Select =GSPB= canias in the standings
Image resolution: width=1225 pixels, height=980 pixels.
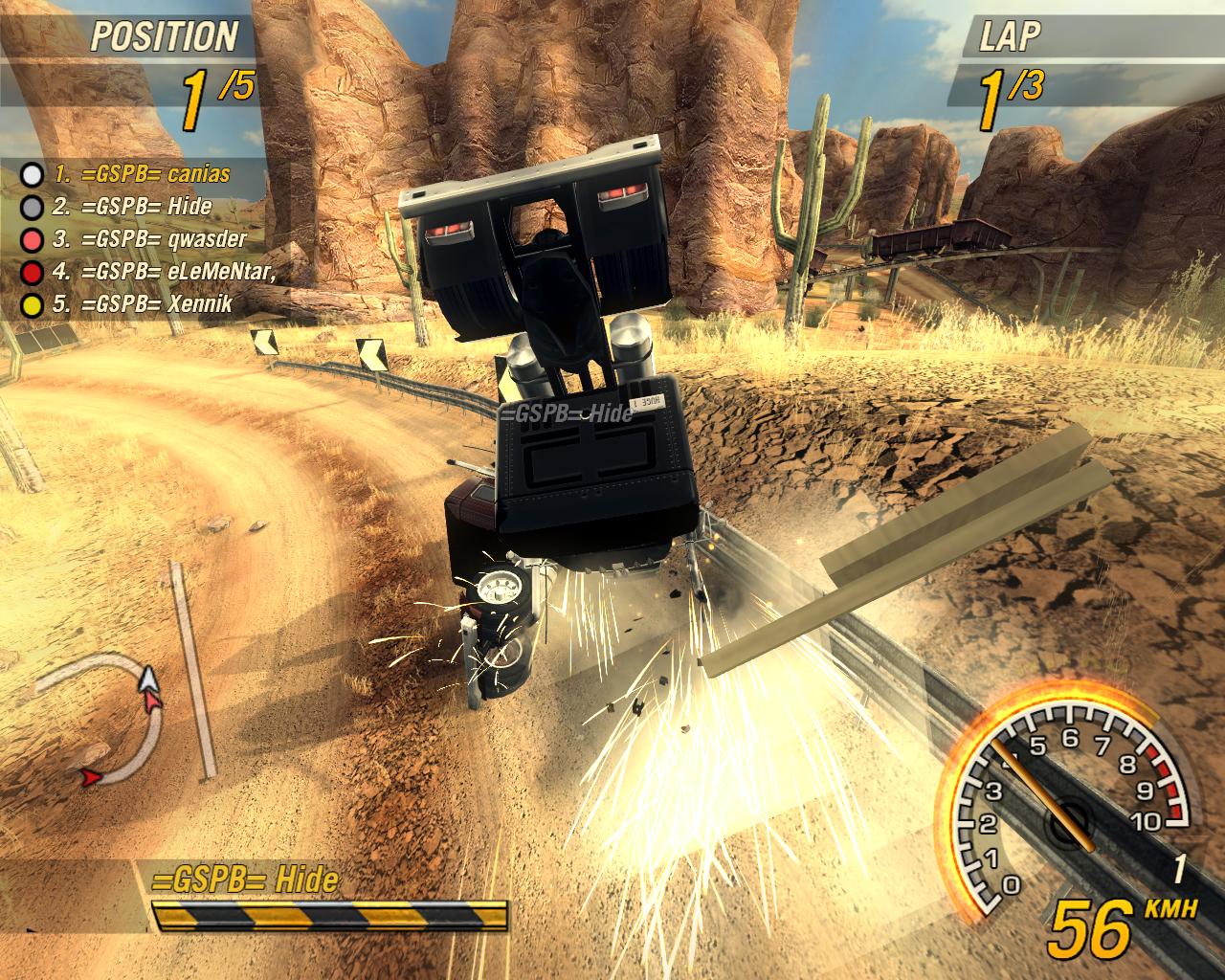click(142, 174)
